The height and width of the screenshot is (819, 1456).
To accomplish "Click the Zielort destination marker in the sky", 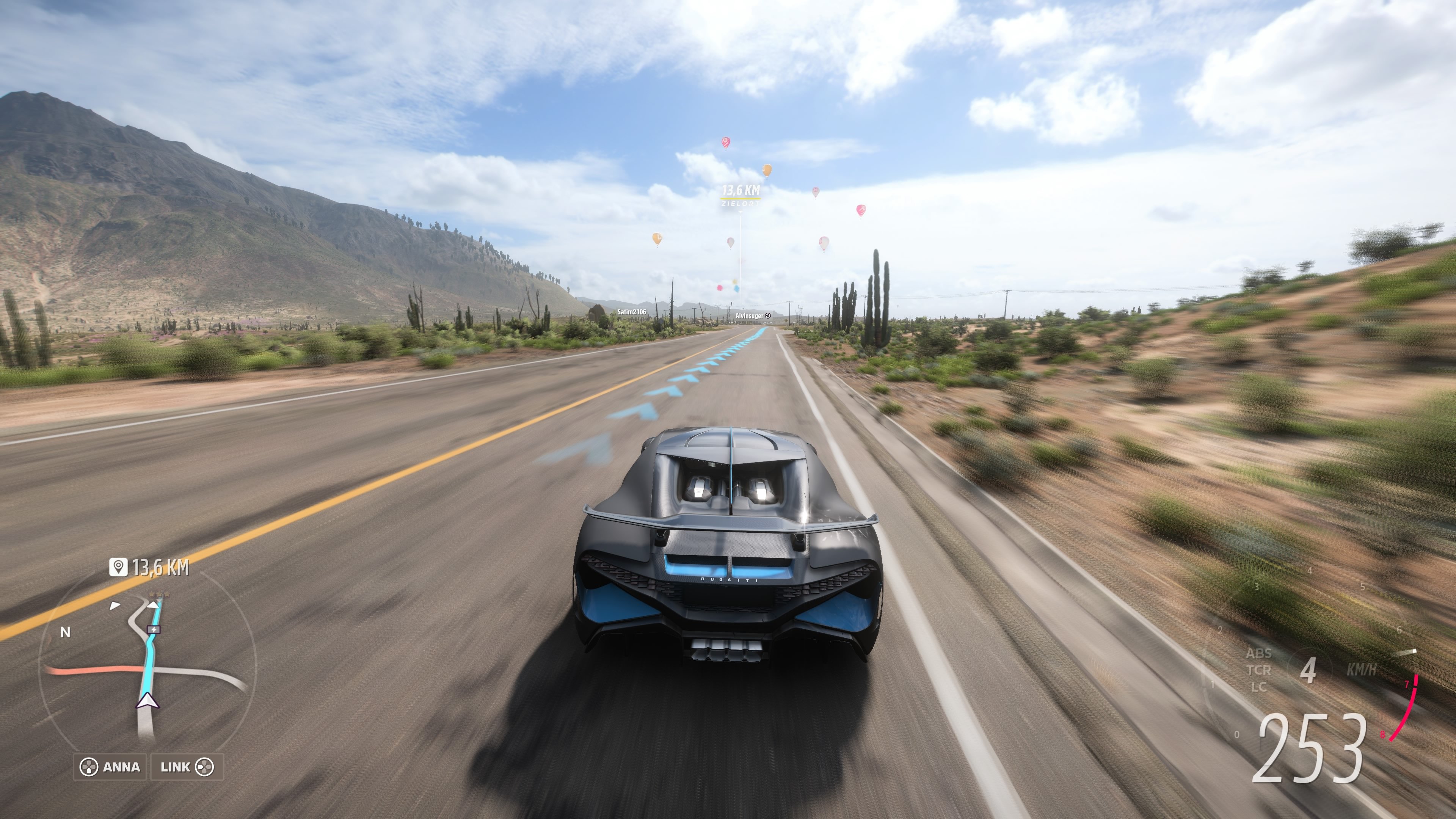I will pyautogui.click(x=741, y=195).
